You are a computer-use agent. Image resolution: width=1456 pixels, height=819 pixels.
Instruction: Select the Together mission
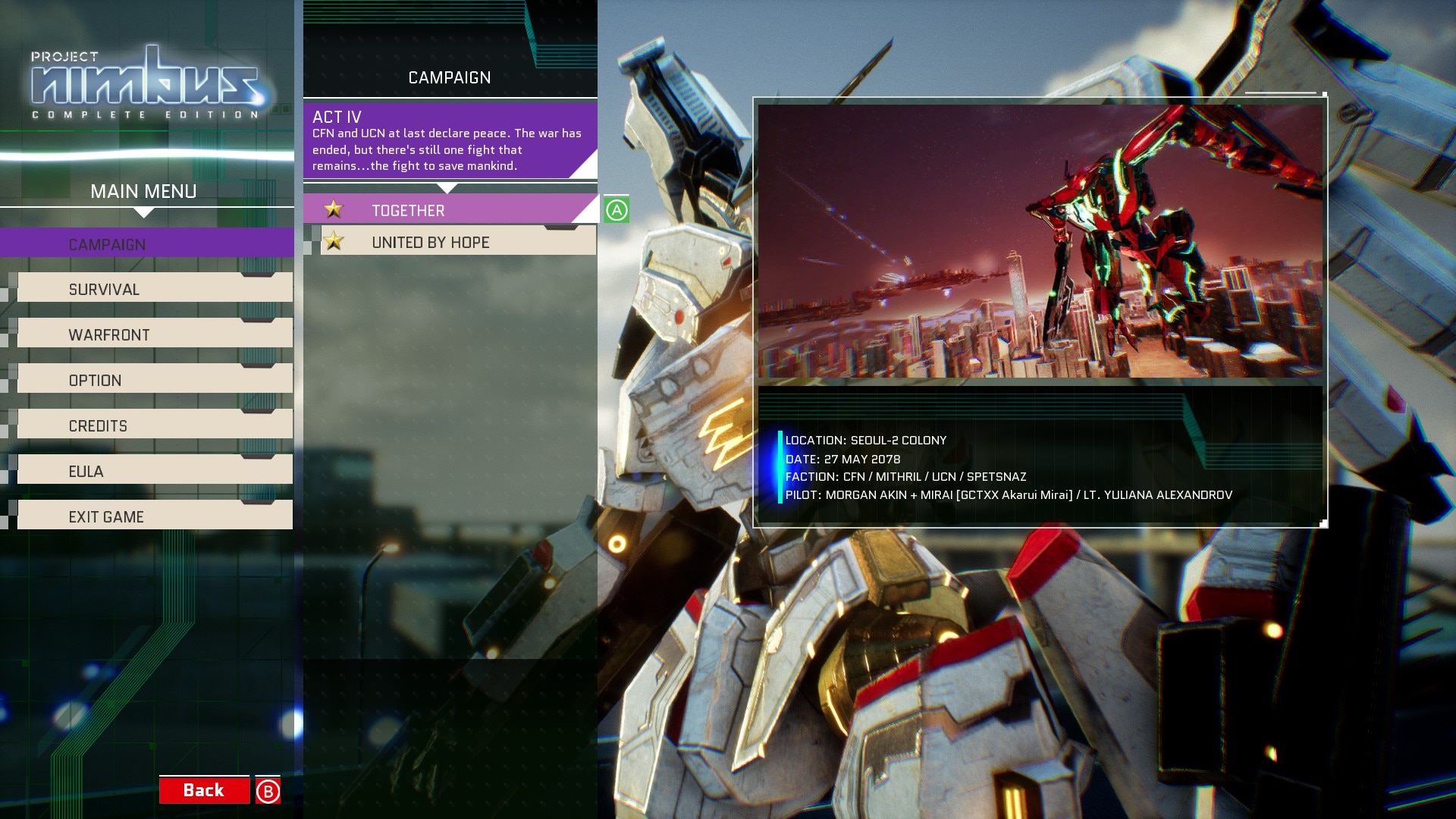click(449, 210)
